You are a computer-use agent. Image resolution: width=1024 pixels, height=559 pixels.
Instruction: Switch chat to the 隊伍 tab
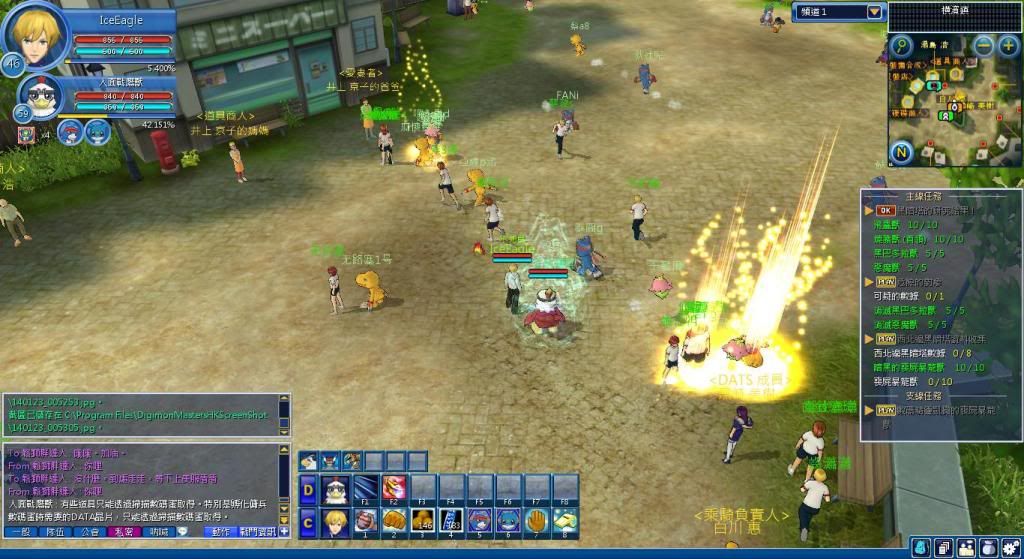[56, 532]
